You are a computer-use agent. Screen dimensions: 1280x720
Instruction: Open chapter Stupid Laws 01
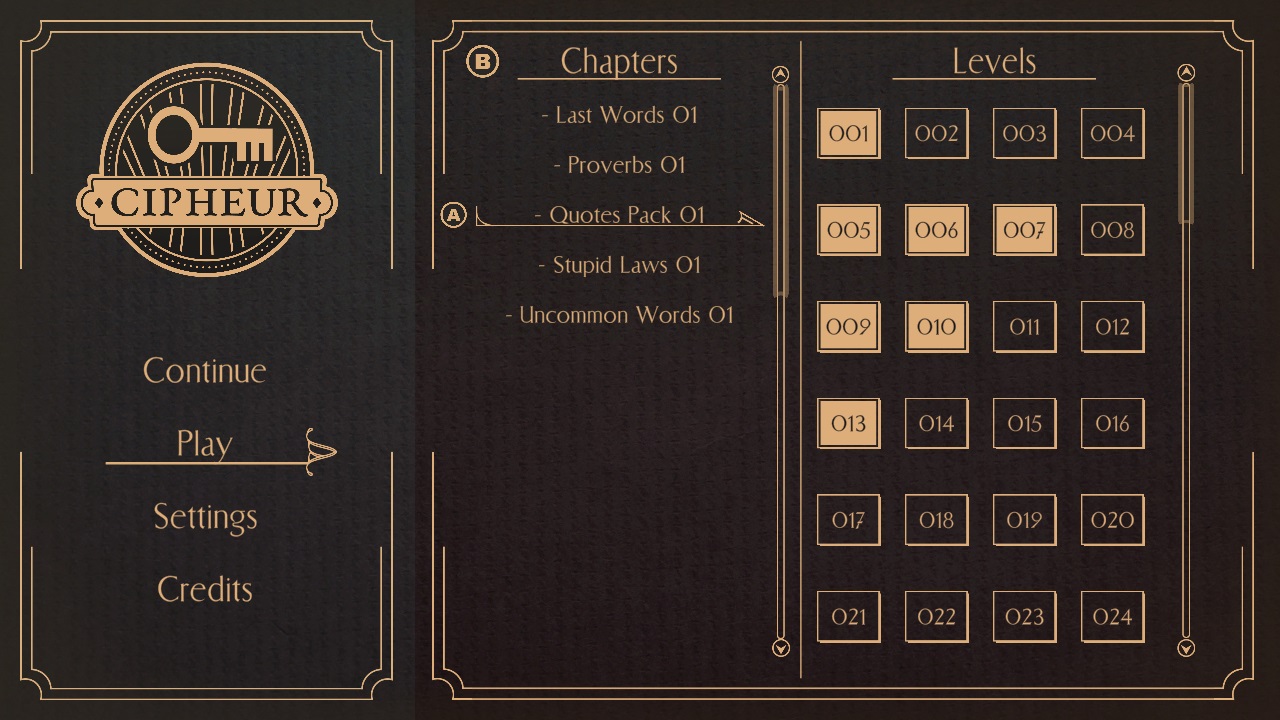click(x=622, y=265)
